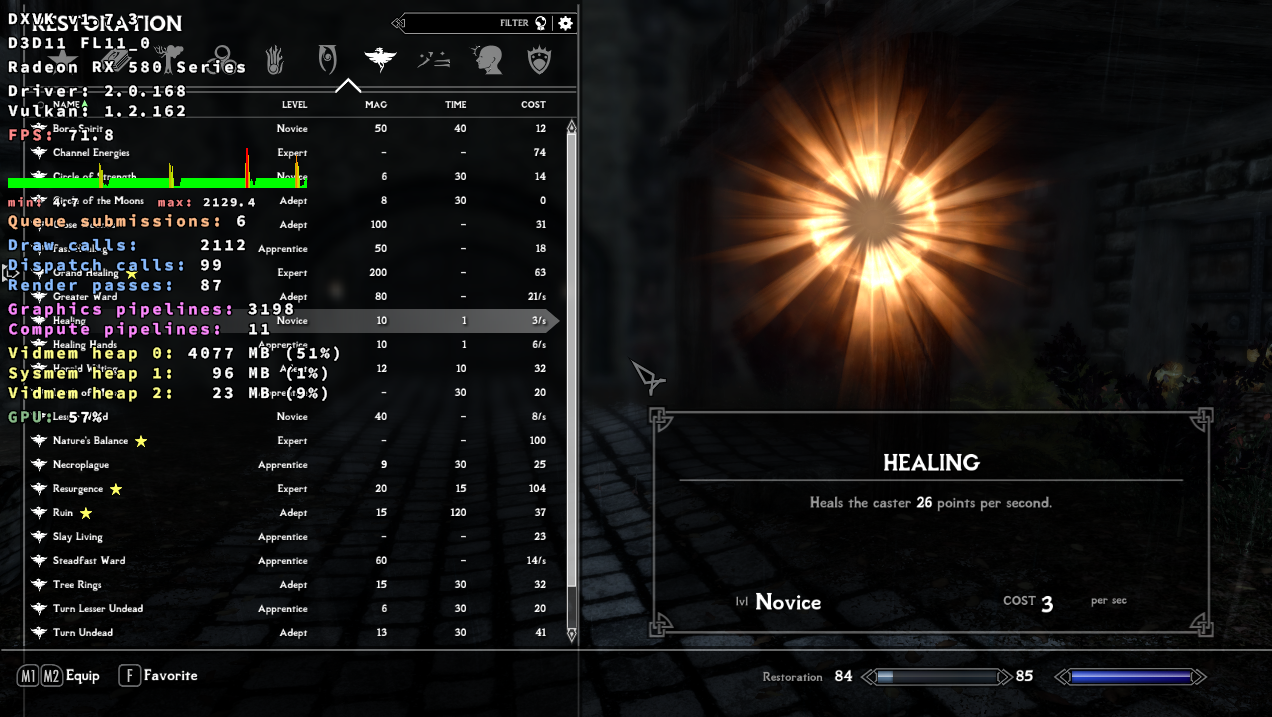1272x717 pixels.
Task: Sort by the LEVEL column header
Action: coord(294,105)
